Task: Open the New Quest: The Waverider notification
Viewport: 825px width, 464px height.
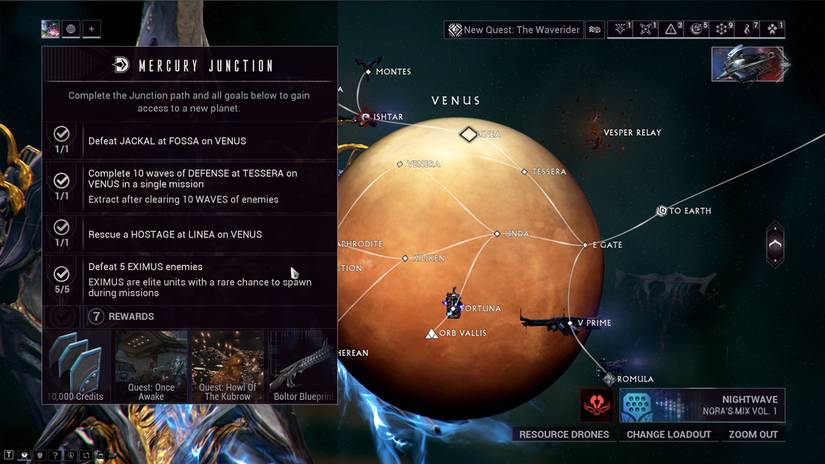Action: [x=513, y=30]
